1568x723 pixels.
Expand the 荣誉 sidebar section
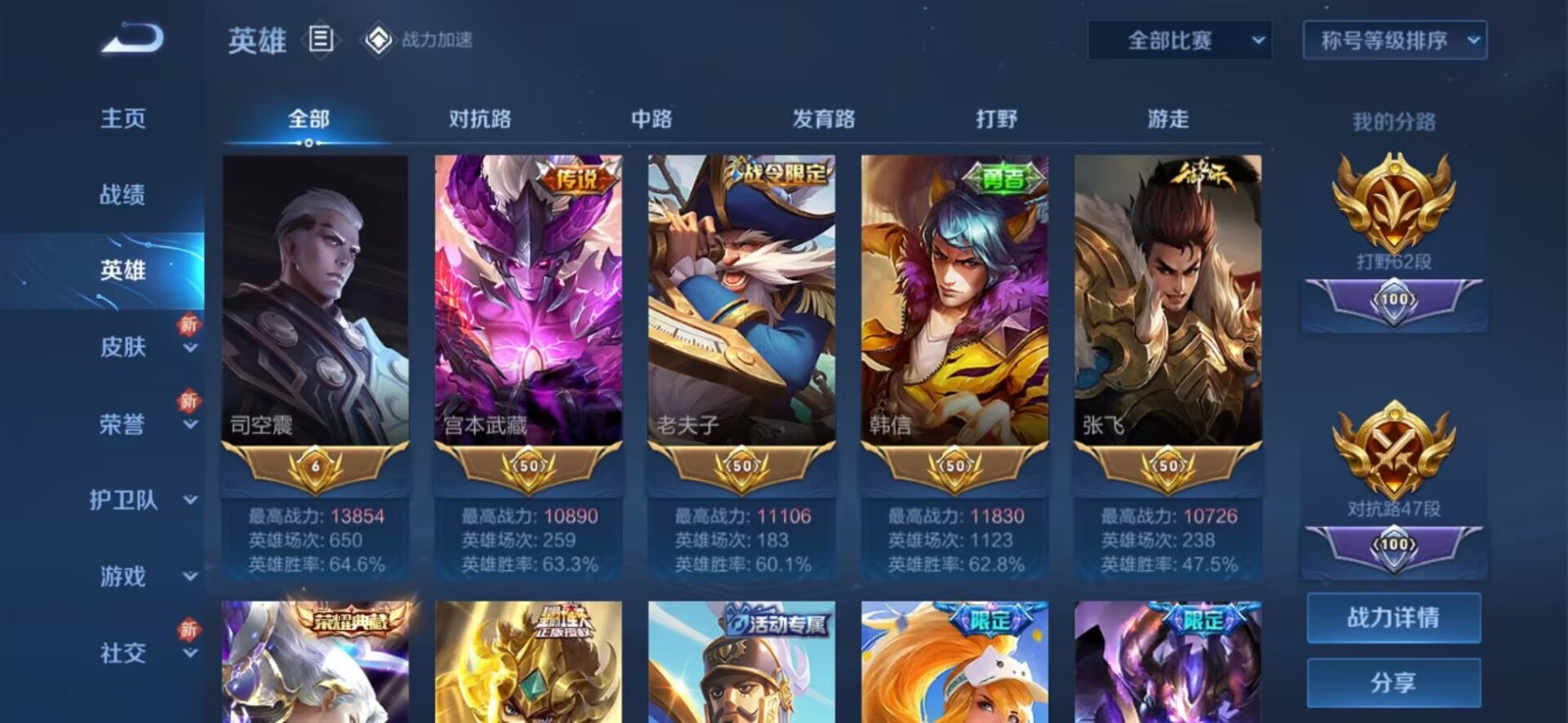(122, 423)
